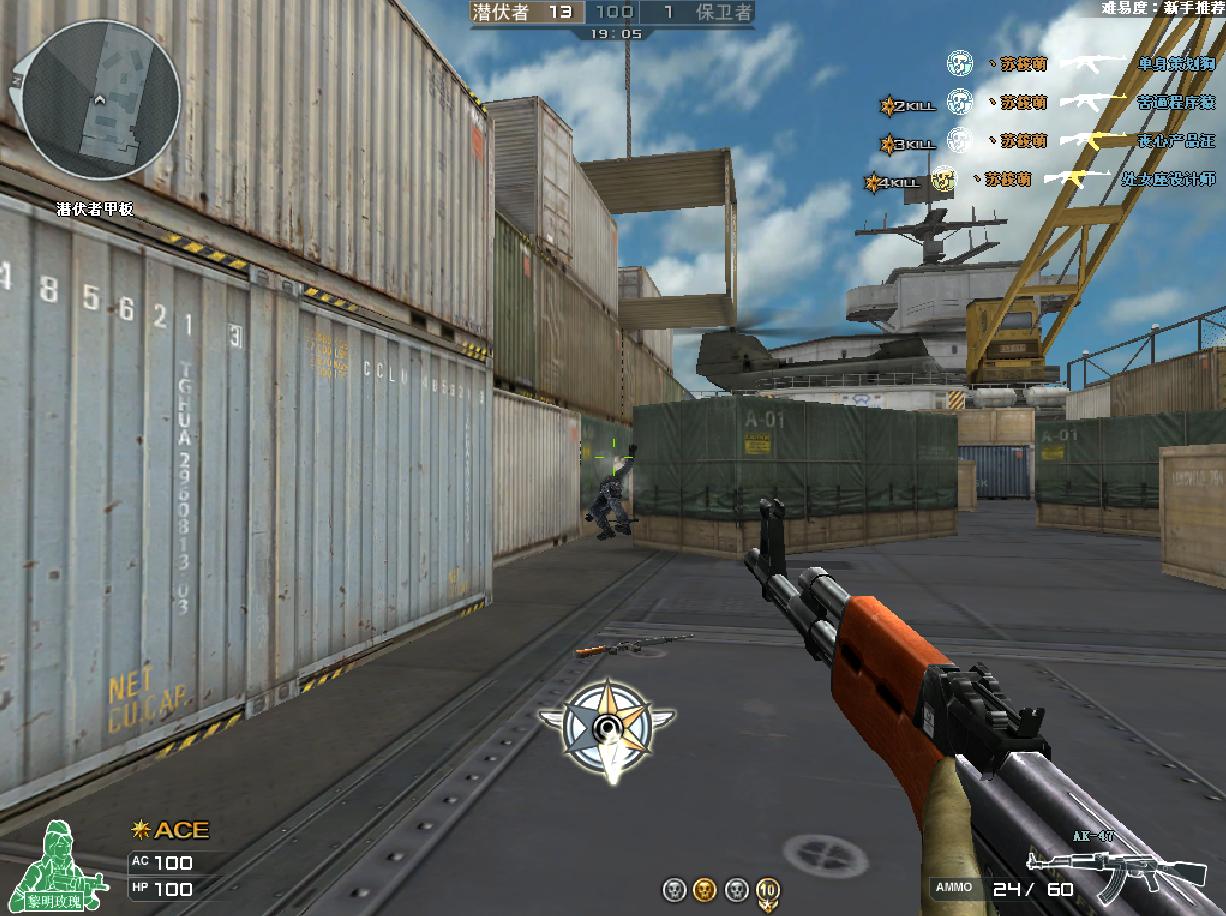This screenshot has height=916, width=1226.
Task: Click the circular minimap radar
Action: point(101,100)
